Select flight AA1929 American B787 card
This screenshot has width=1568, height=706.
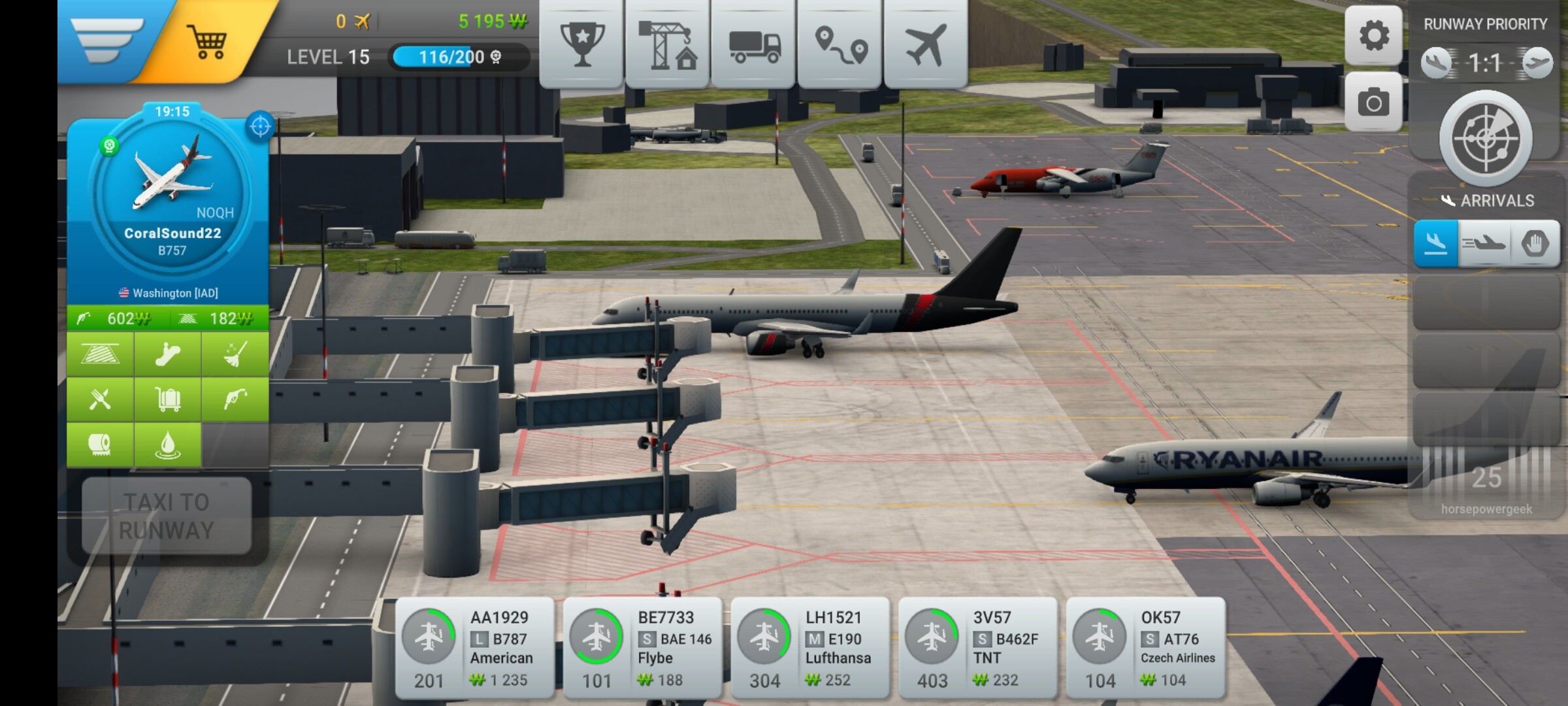coord(475,648)
